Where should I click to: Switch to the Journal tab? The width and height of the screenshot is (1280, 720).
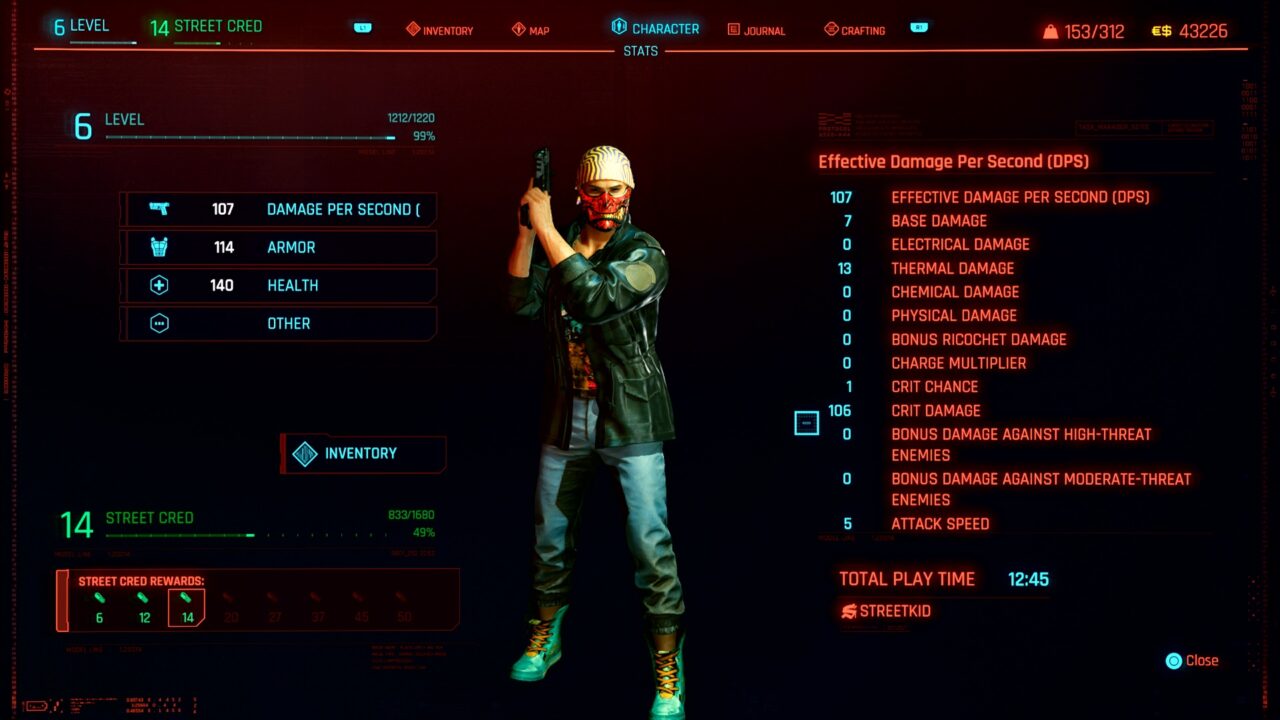point(756,30)
